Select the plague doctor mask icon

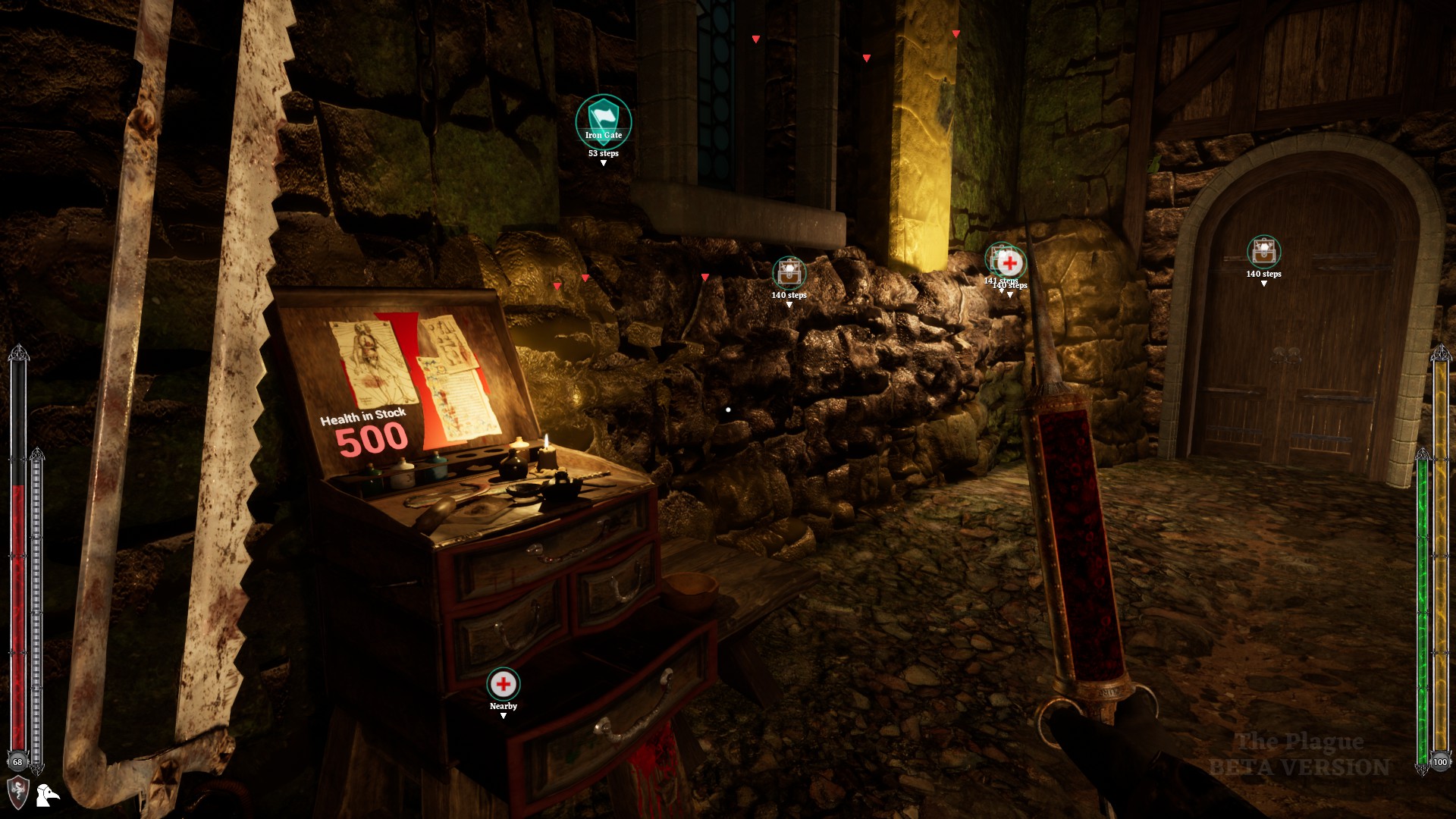coord(47,796)
